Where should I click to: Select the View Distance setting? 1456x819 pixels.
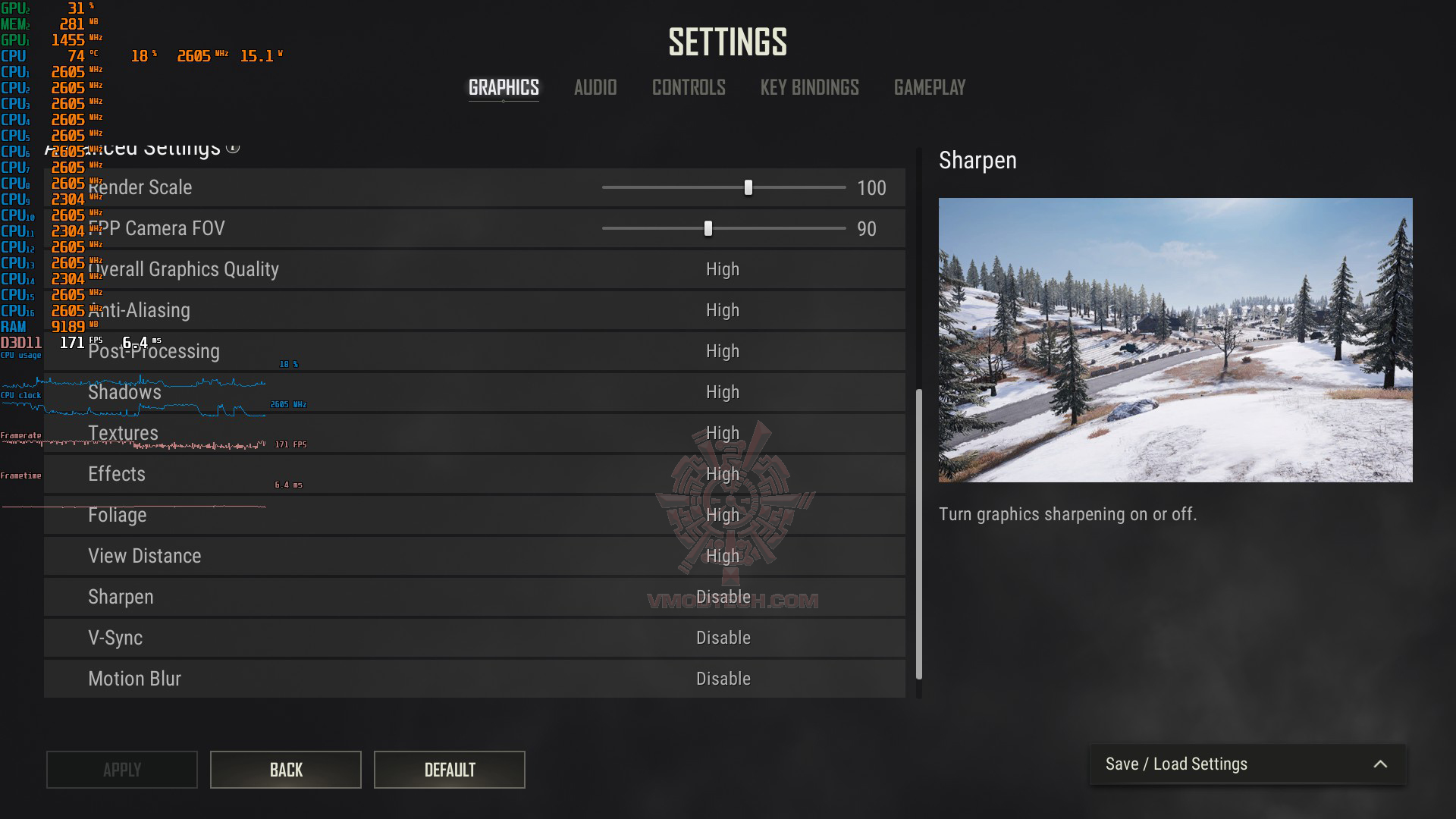(x=722, y=556)
